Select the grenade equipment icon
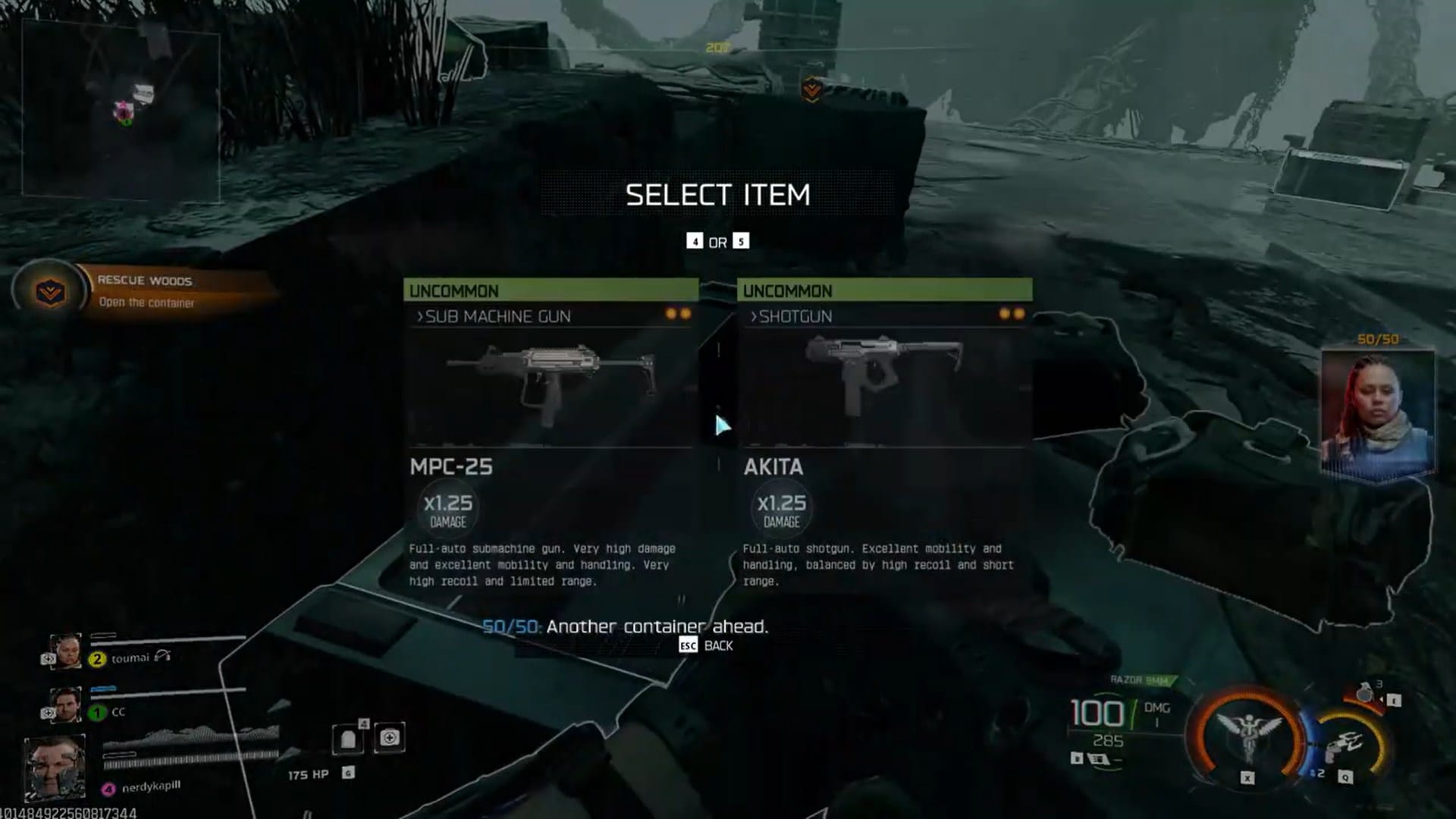The width and height of the screenshot is (1456, 819). (1365, 694)
